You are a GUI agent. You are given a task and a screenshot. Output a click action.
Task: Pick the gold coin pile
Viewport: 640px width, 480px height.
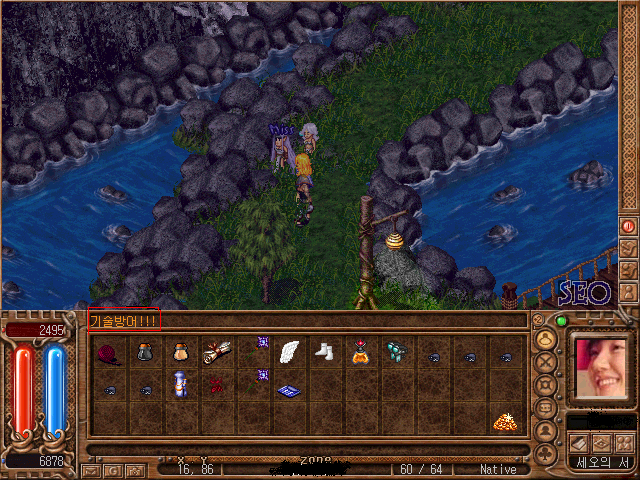(x=503, y=421)
